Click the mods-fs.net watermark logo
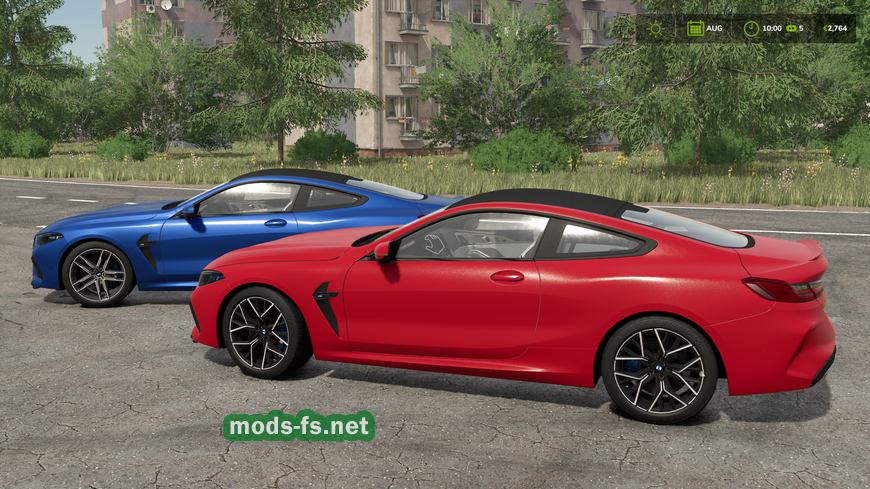Viewport: 870px width, 489px height. (299, 427)
